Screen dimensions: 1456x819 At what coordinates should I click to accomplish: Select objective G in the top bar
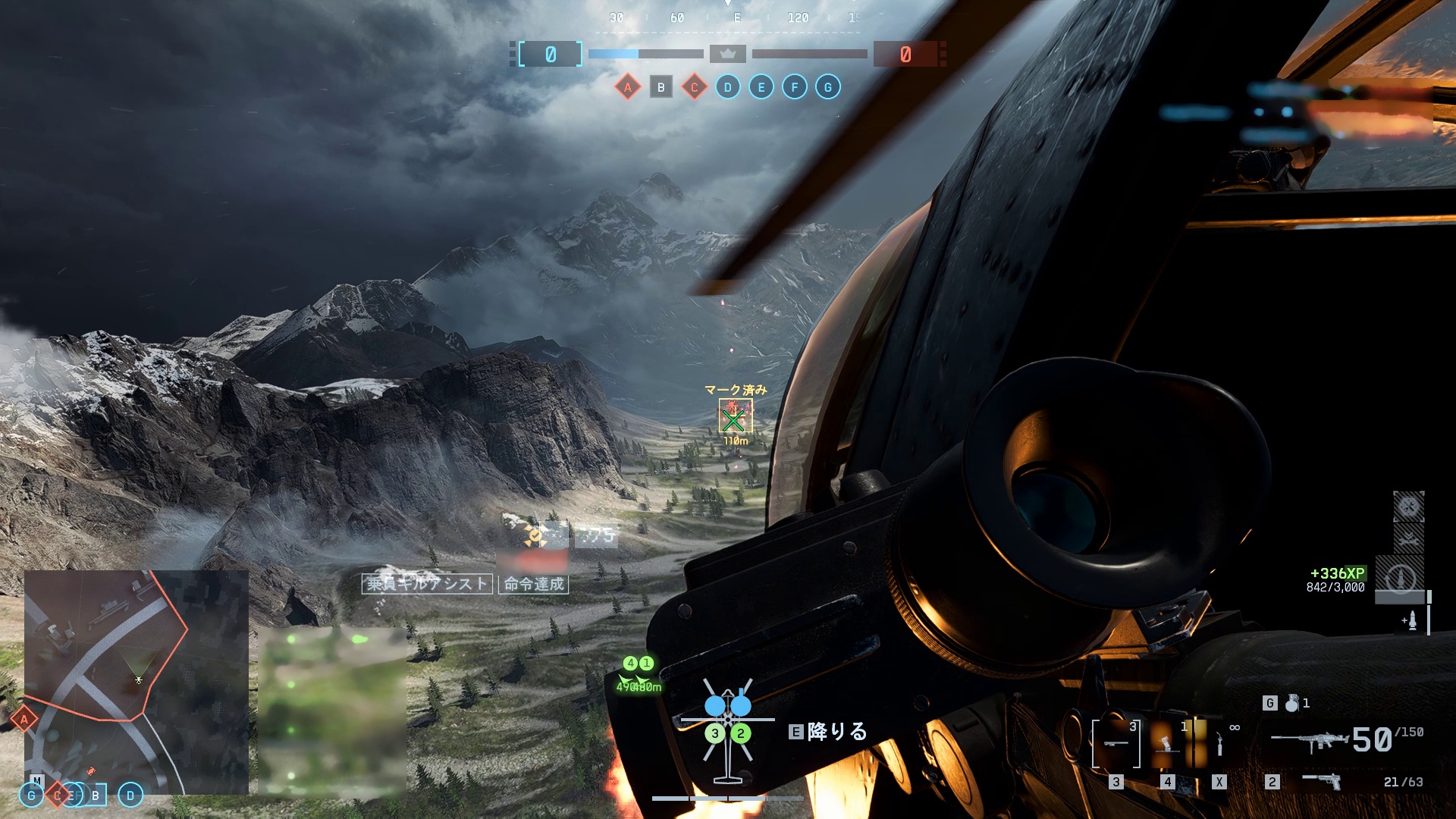pyautogui.click(x=827, y=87)
